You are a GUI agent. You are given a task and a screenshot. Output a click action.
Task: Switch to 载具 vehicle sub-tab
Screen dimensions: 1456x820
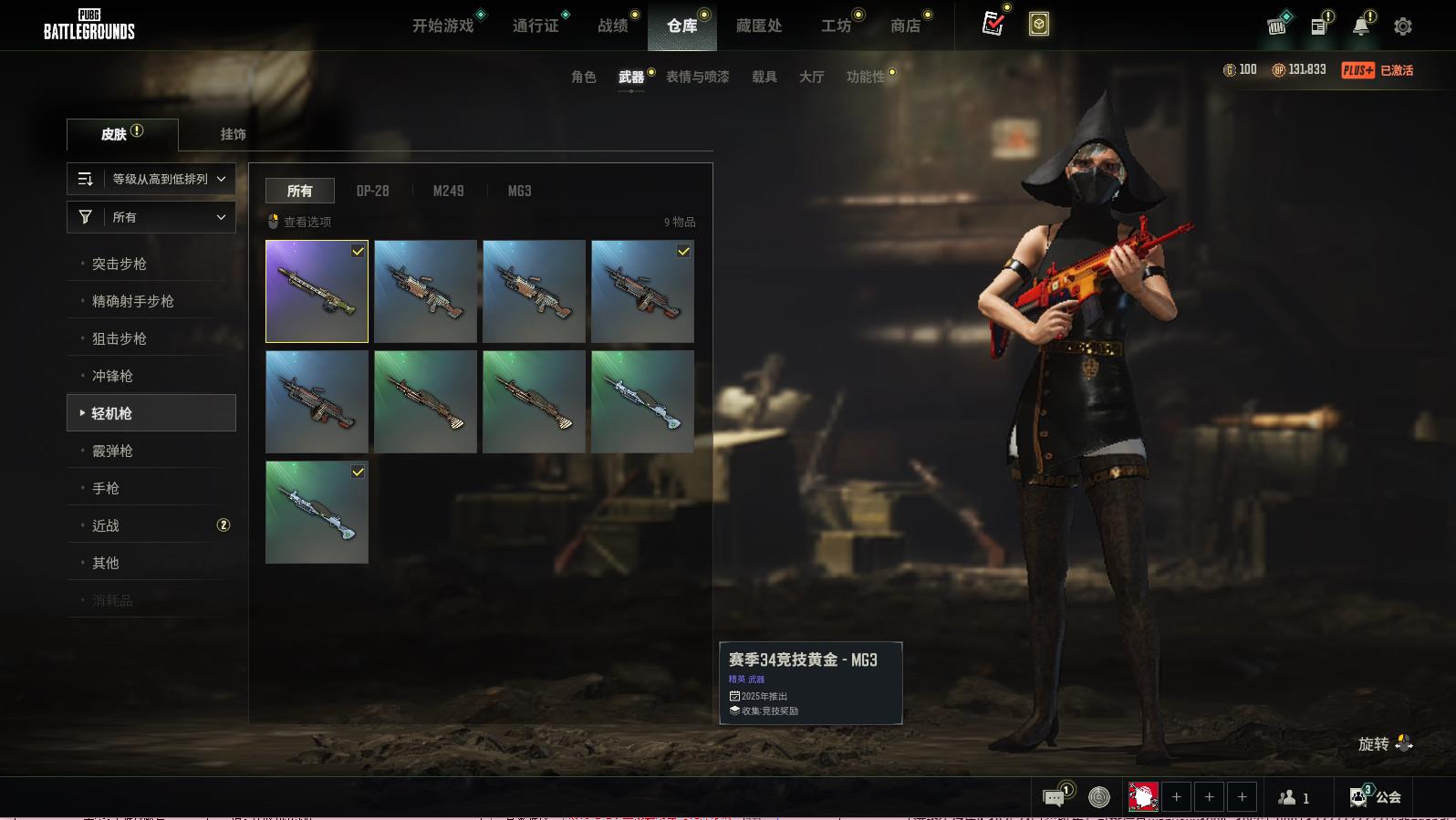[x=764, y=77]
